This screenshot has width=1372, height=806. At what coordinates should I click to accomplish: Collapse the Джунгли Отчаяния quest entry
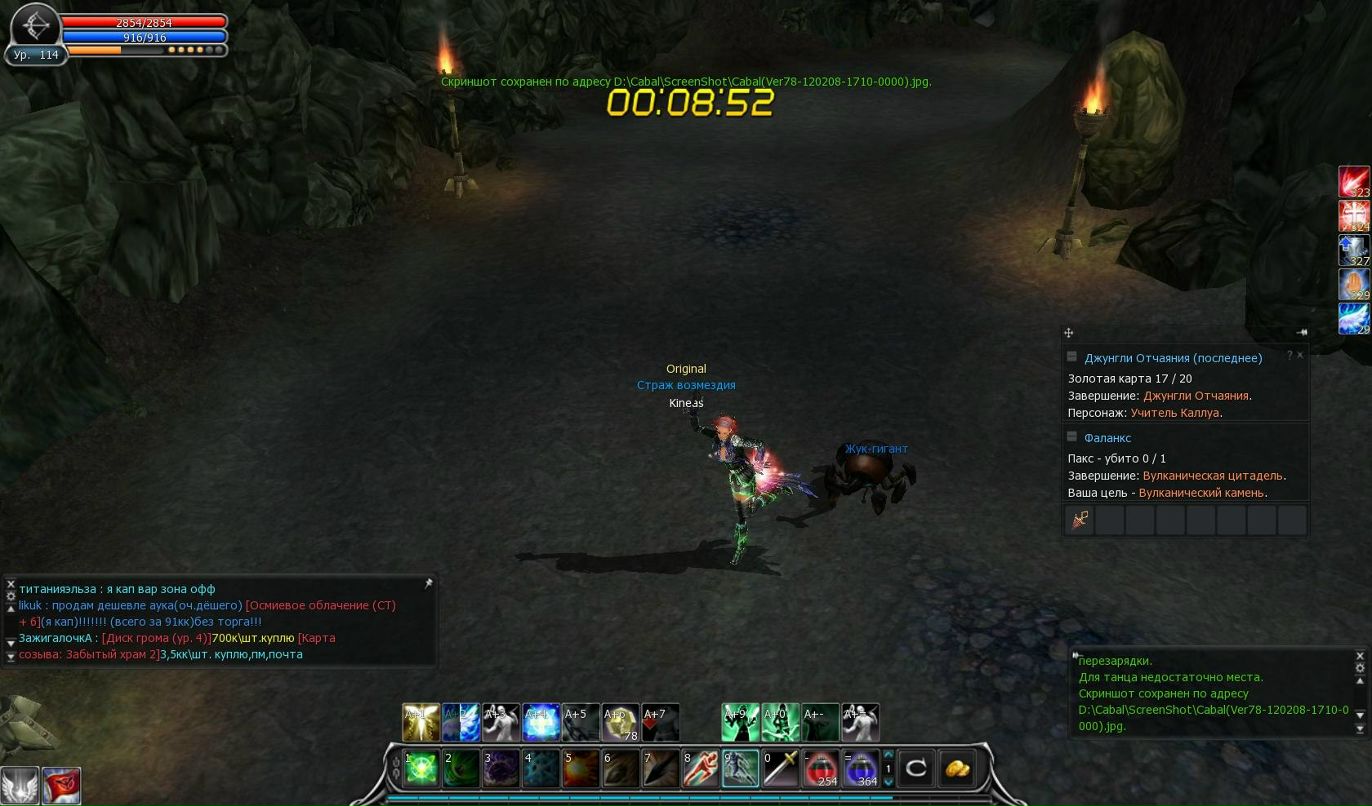(x=1073, y=357)
